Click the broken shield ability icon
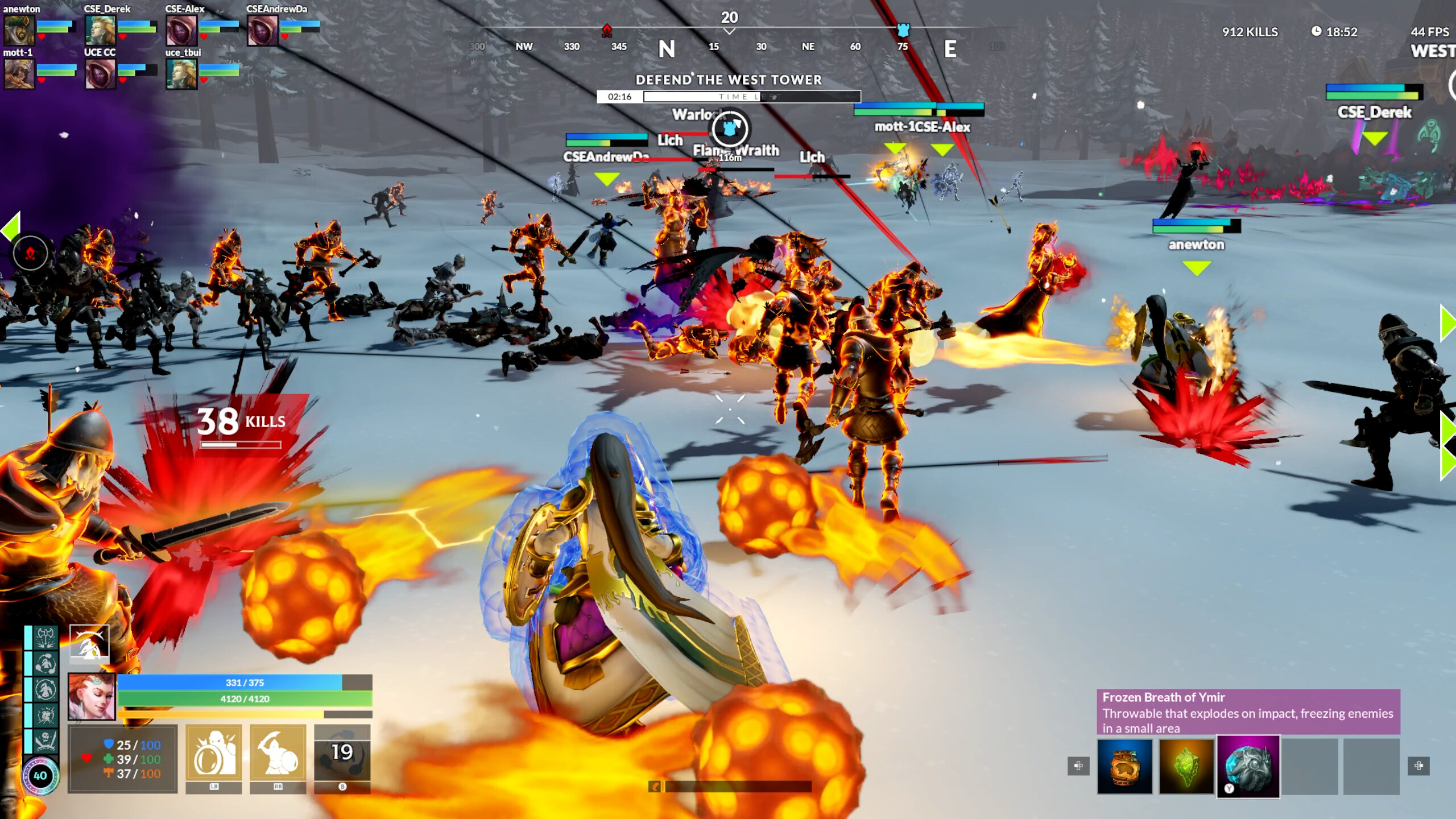Image resolution: width=1456 pixels, height=819 pixels. [45, 714]
